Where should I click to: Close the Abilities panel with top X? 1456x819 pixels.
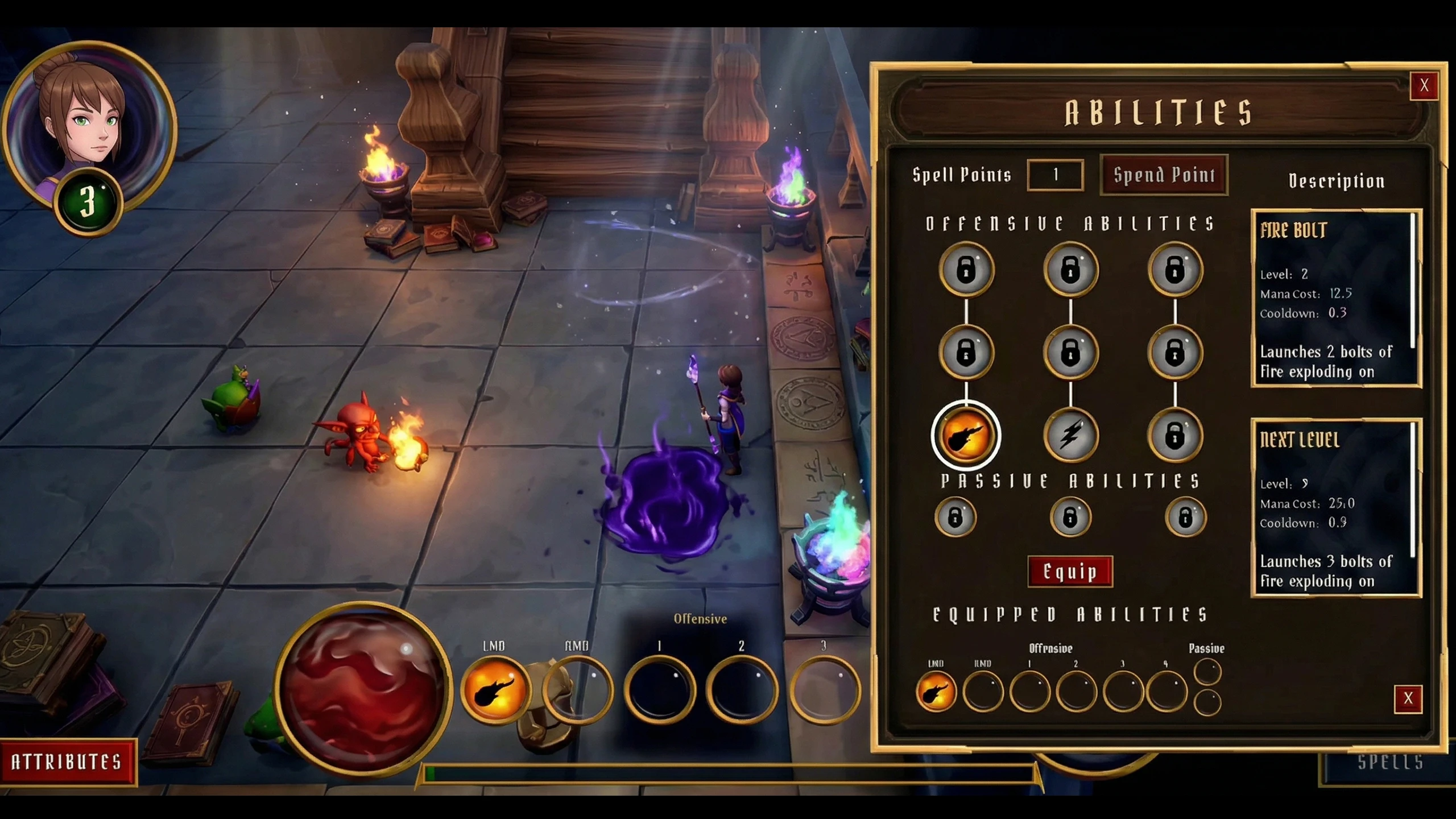[x=1424, y=86]
